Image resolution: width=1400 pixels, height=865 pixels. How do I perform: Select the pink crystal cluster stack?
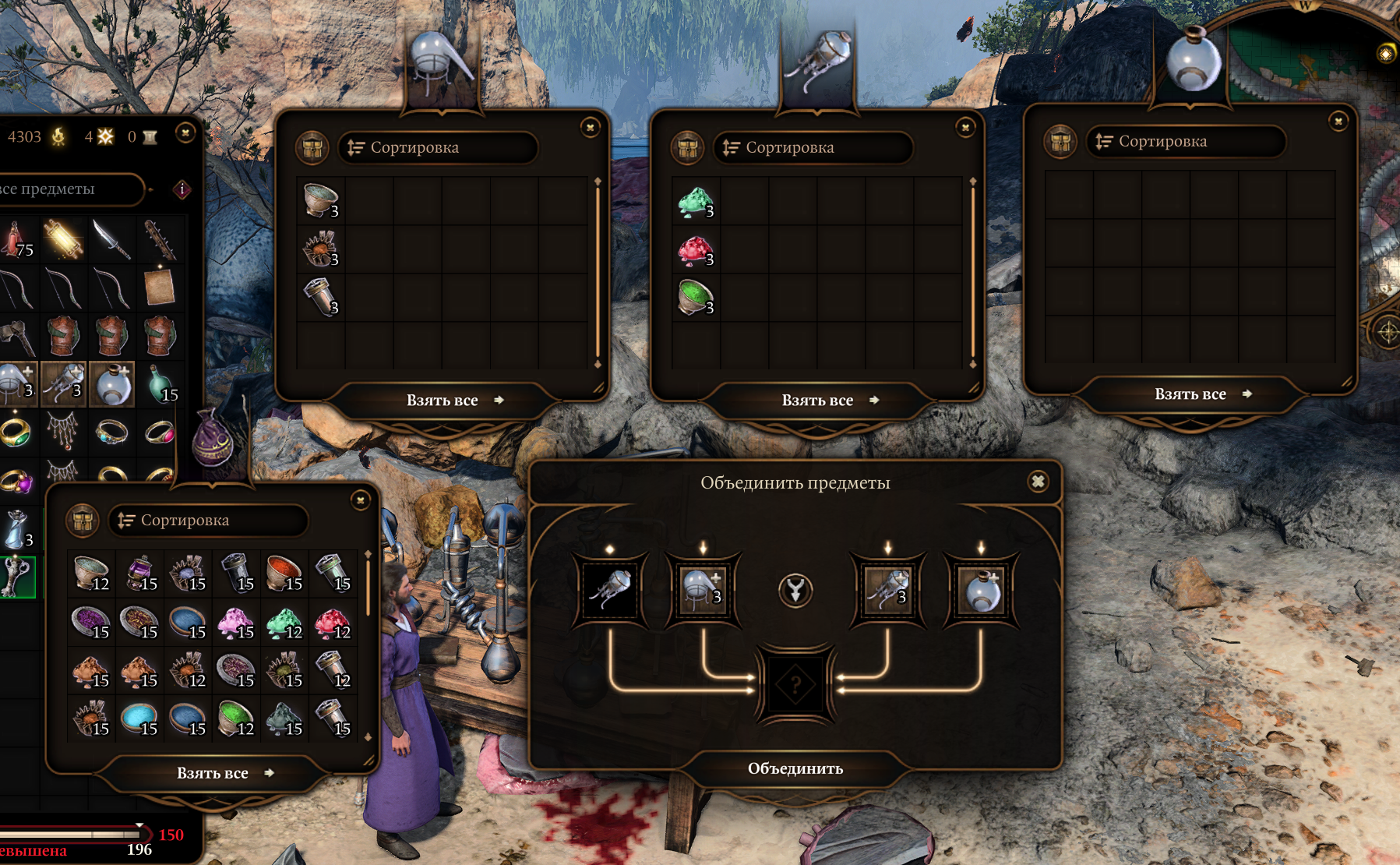237,623
